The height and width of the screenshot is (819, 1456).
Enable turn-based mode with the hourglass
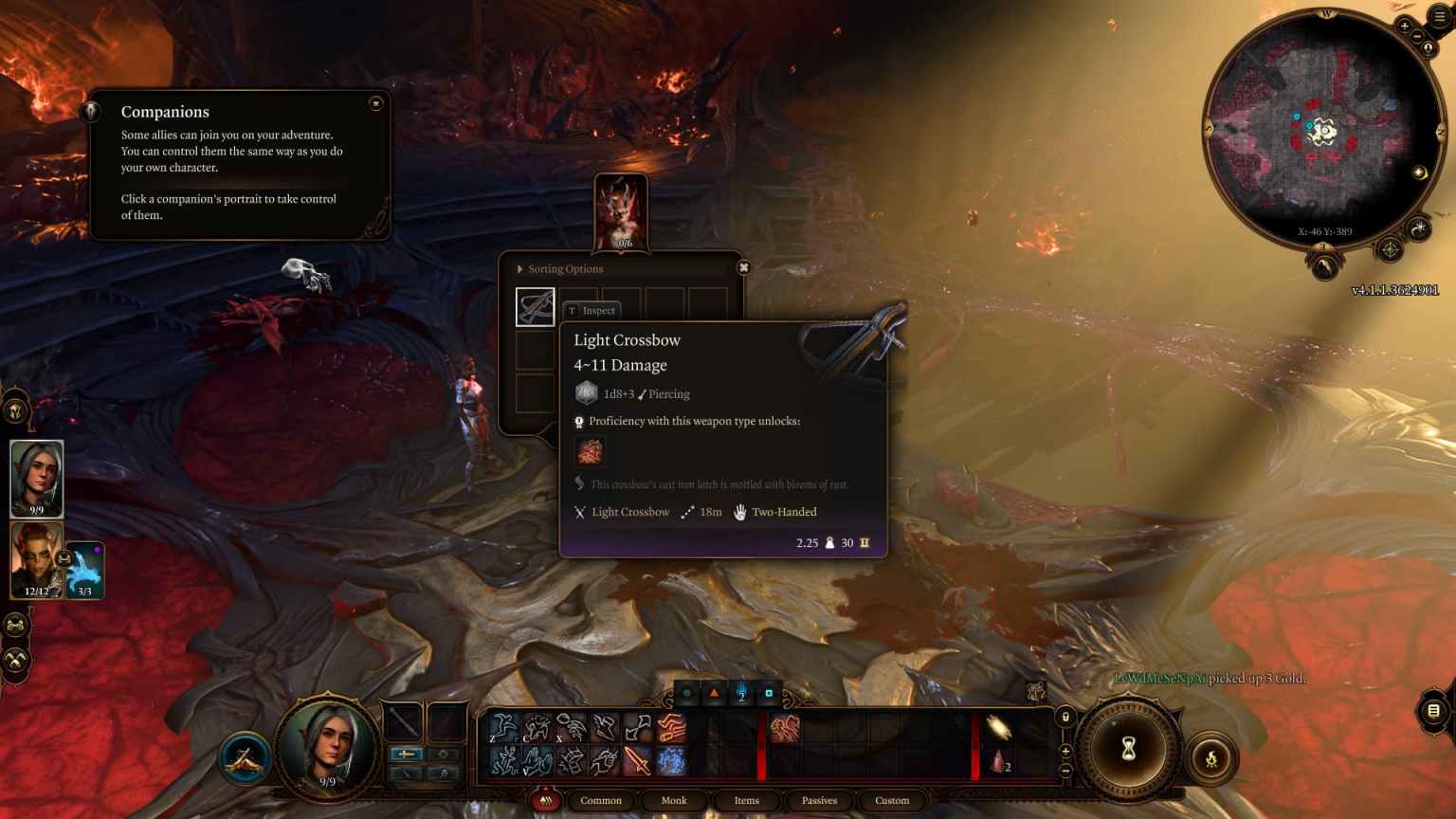coord(1128,748)
